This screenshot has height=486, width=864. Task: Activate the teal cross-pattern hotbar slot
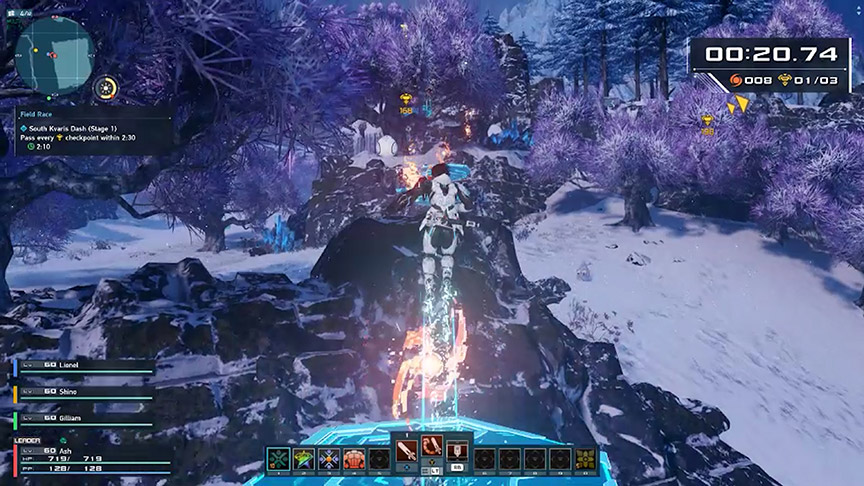point(280,459)
